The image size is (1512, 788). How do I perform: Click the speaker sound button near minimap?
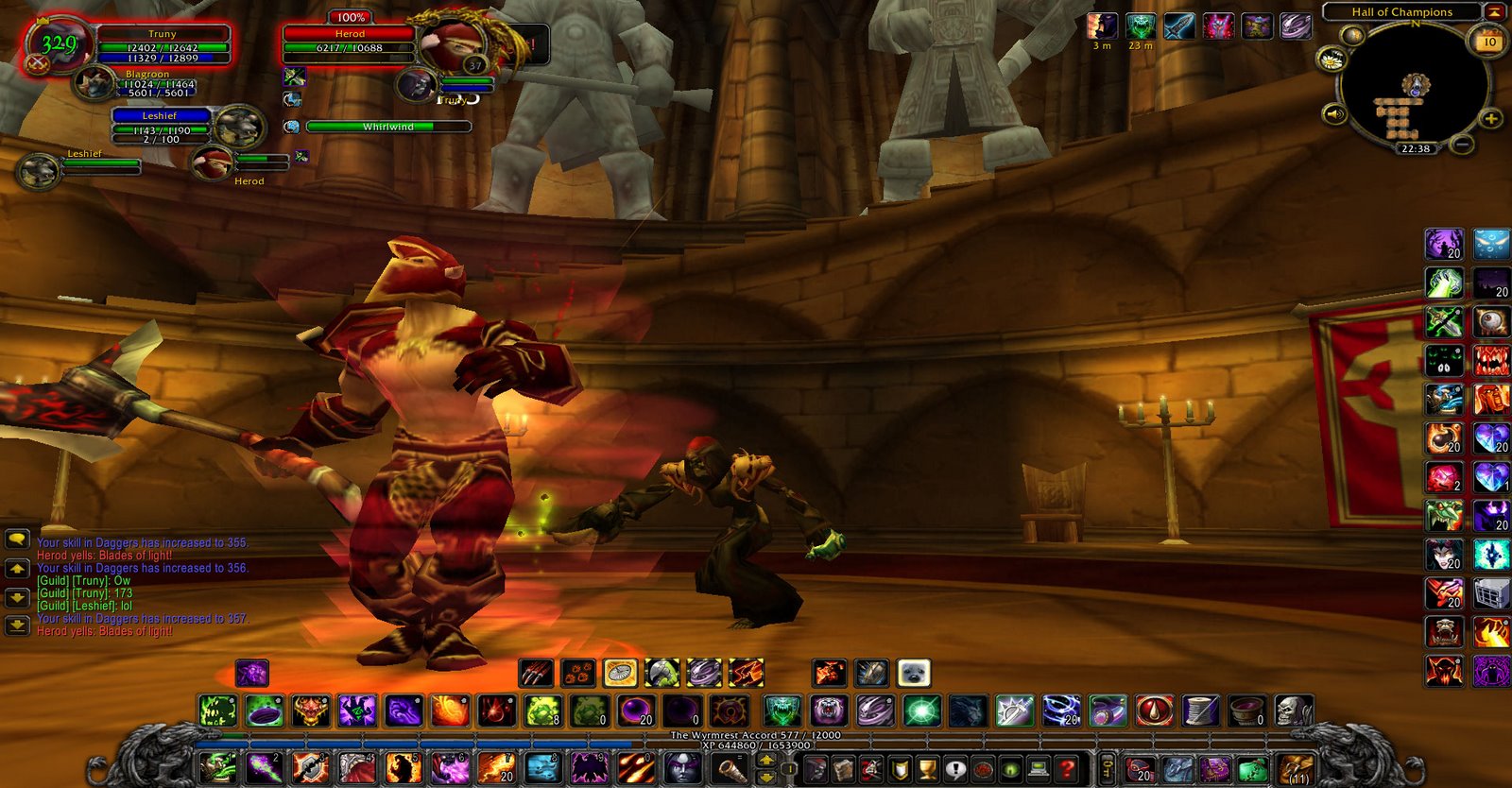click(1334, 114)
